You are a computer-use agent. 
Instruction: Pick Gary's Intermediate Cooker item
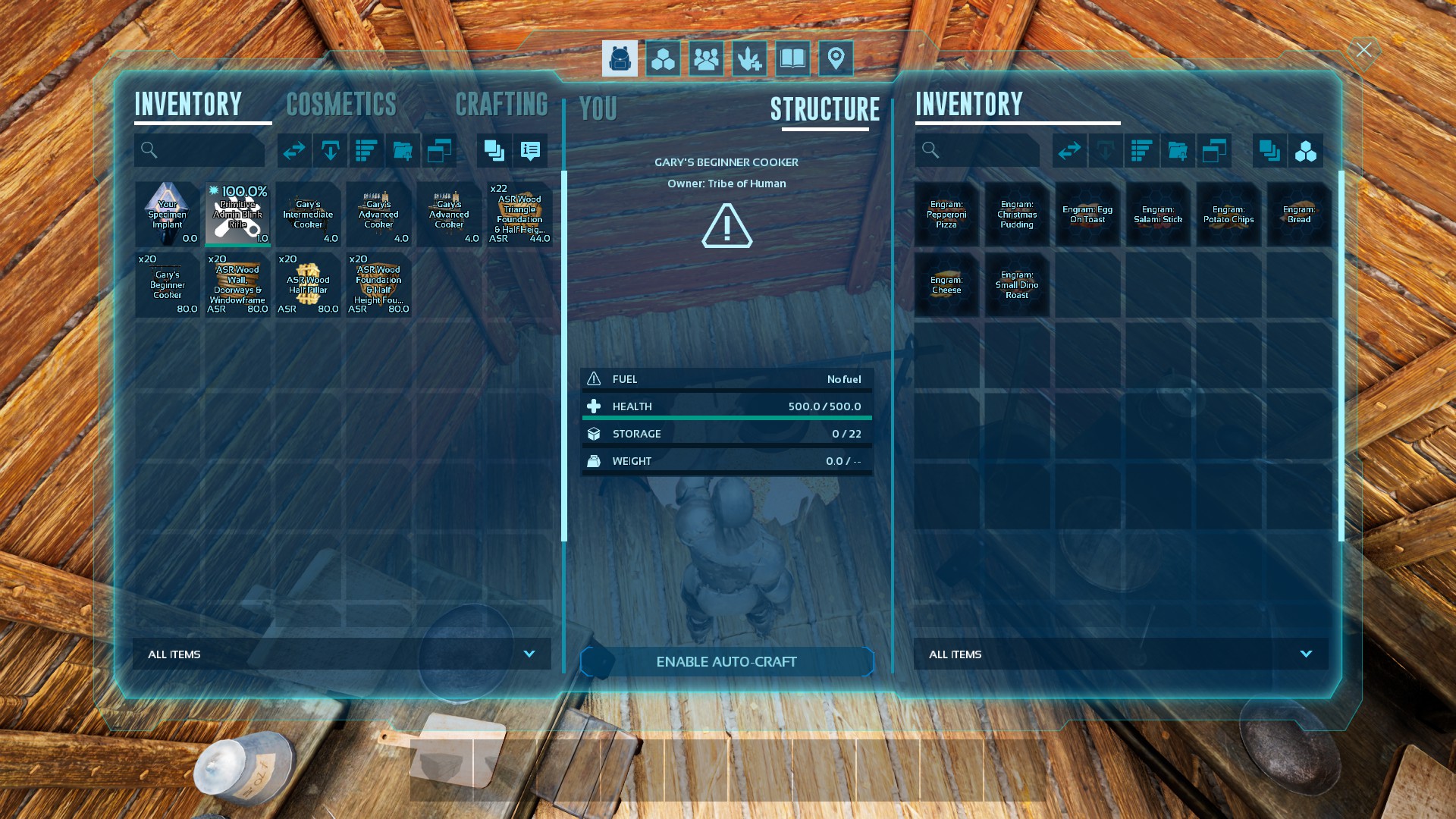pyautogui.click(x=308, y=214)
